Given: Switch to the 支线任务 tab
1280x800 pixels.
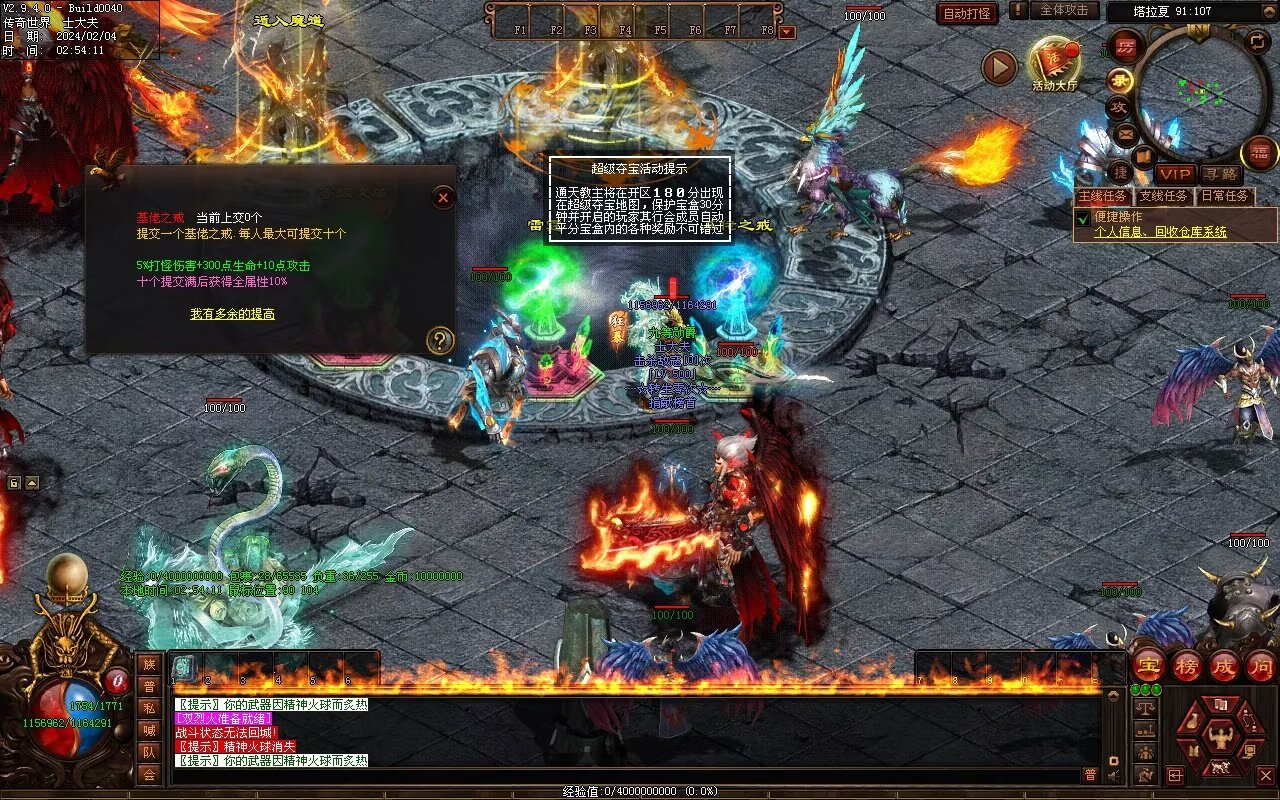Looking at the screenshot, I should click(x=1164, y=196).
